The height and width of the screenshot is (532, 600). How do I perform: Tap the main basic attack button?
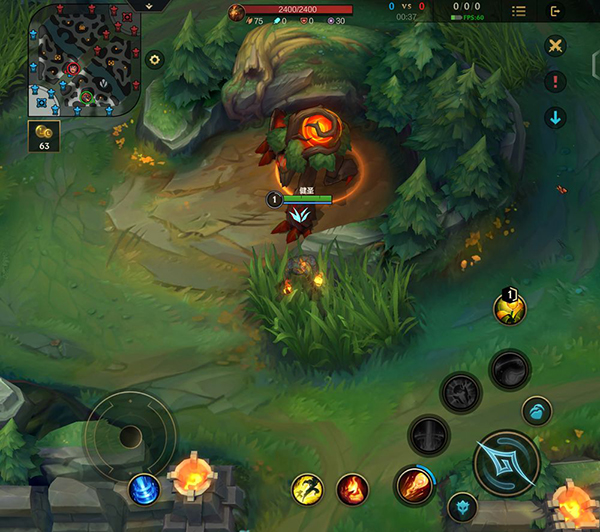[x=506, y=463]
